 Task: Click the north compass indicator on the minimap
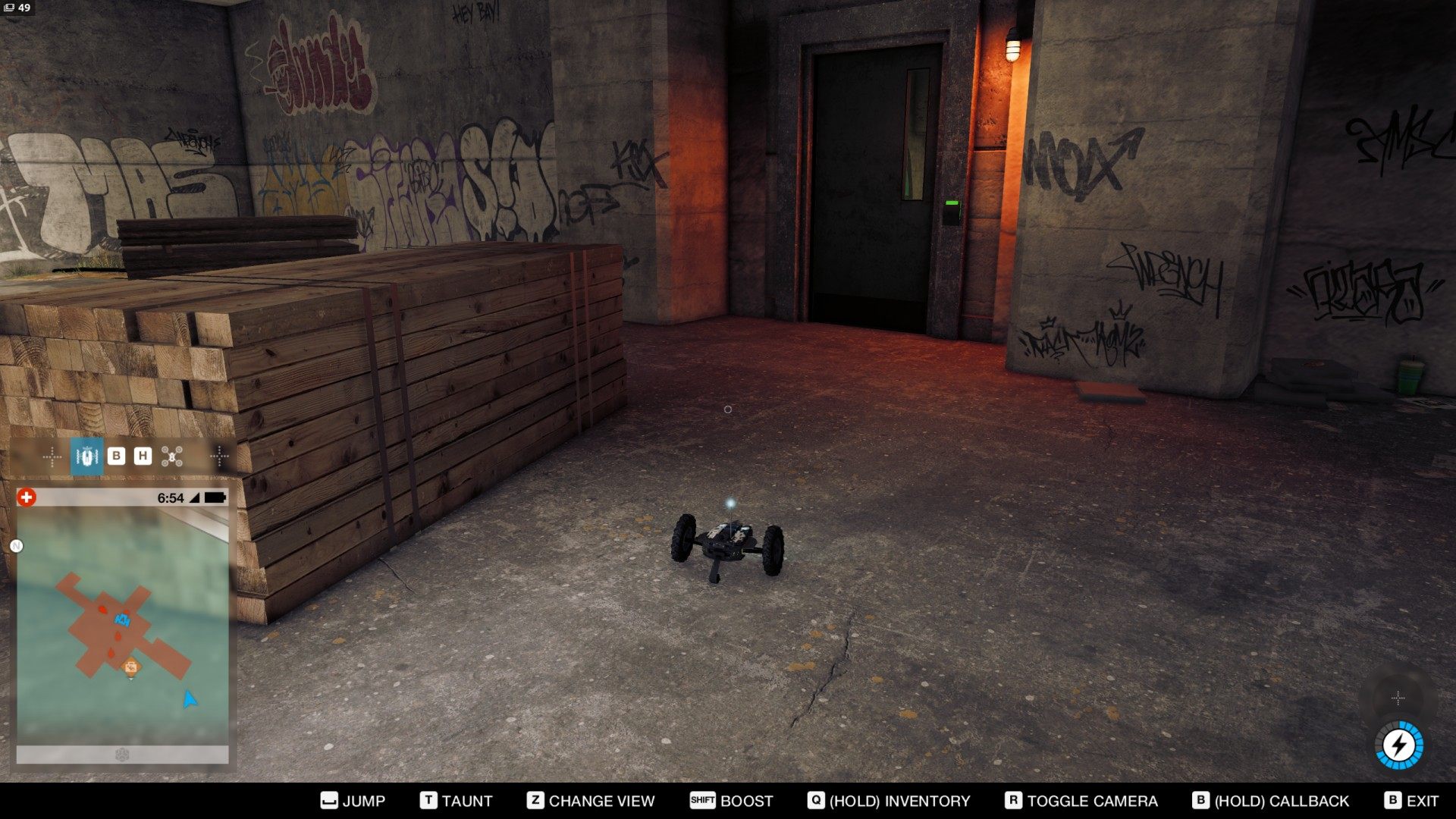tap(17, 546)
